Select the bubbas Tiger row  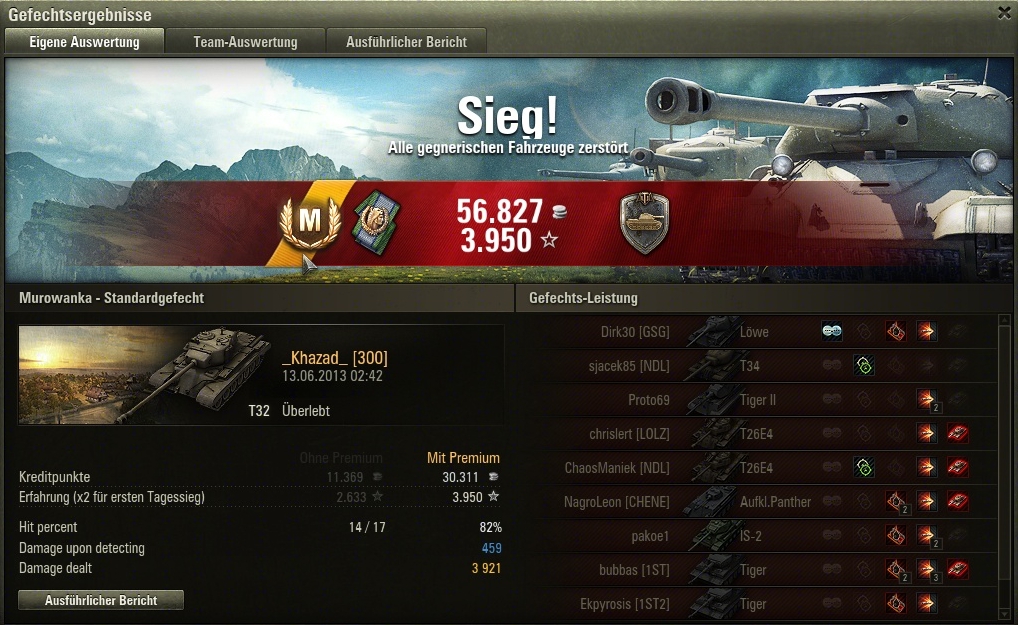click(x=757, y=570)
